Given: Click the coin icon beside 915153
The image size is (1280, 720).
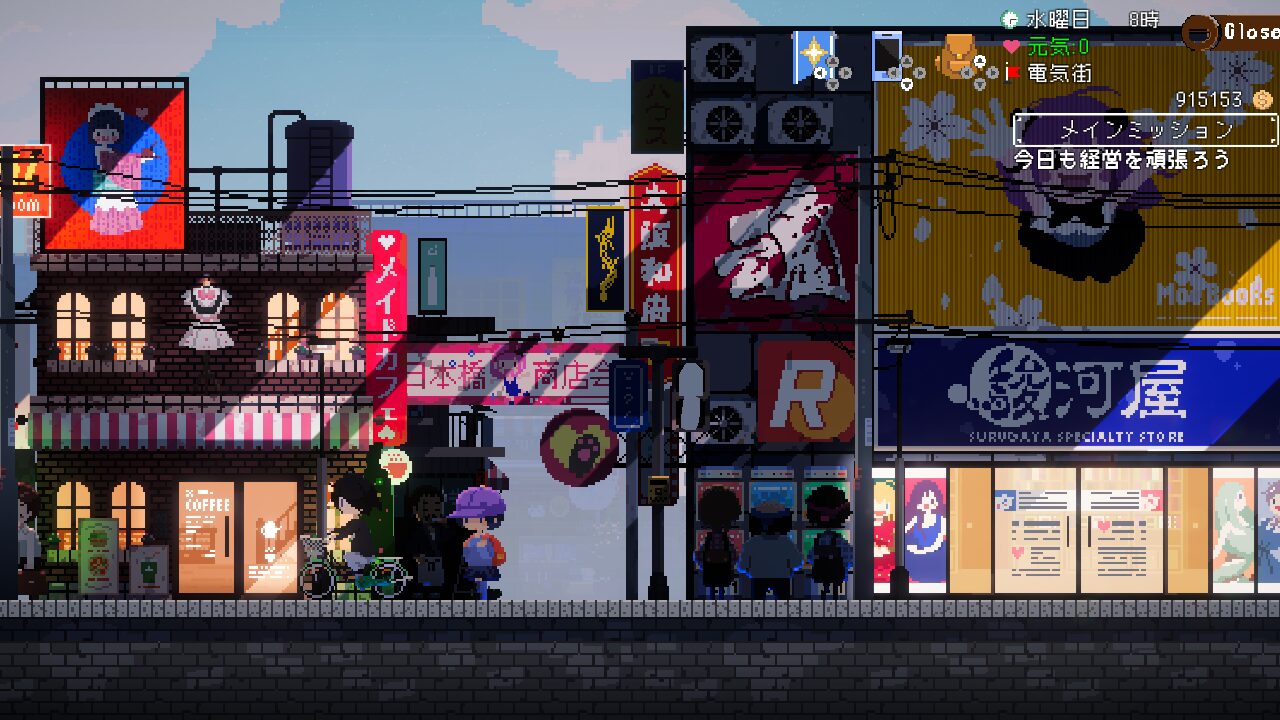Looking at the screenshot, I should pyautogui.click(x=1262, y=100).
